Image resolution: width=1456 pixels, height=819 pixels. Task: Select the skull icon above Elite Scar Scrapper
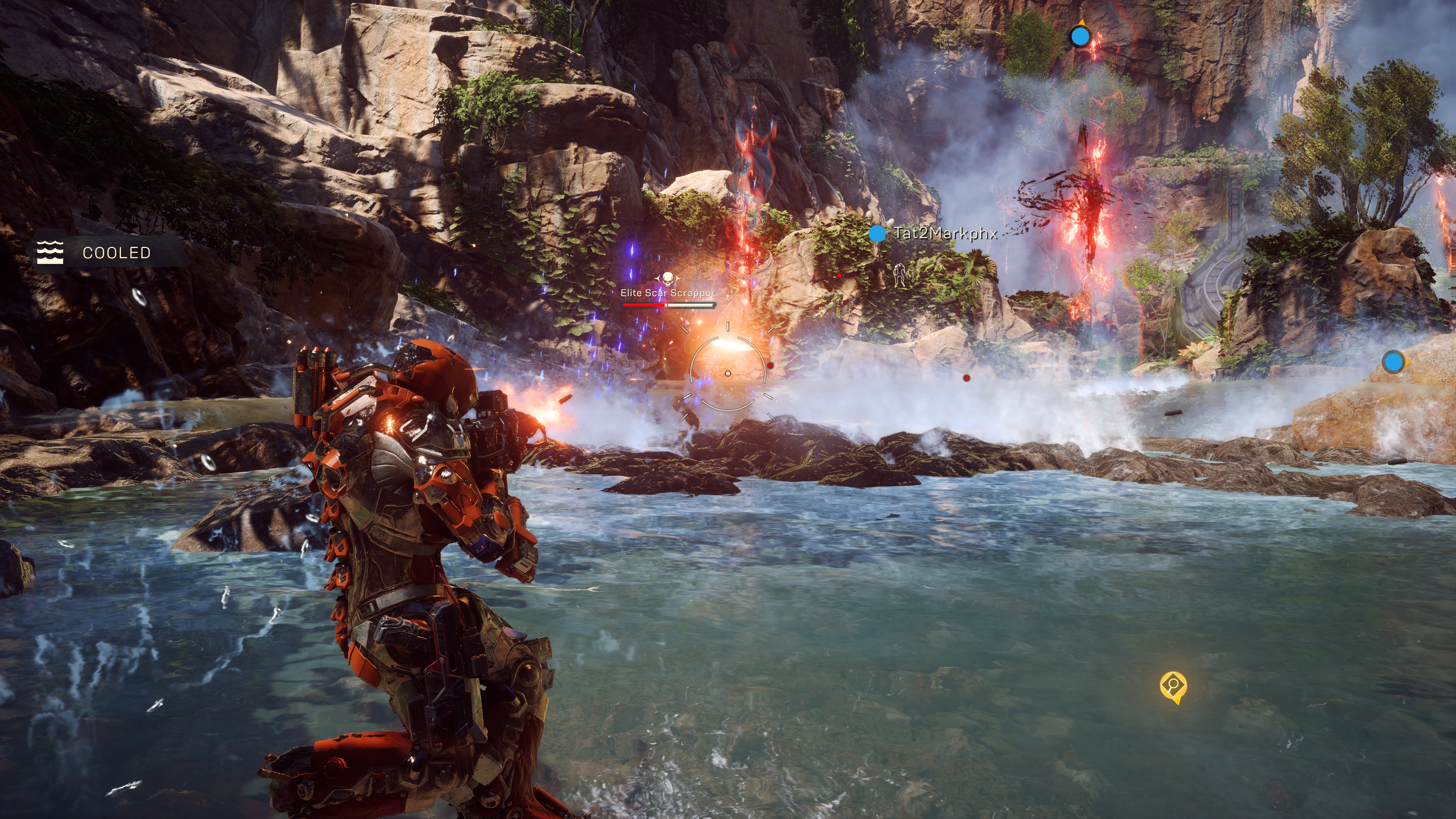tap(667, 279)
